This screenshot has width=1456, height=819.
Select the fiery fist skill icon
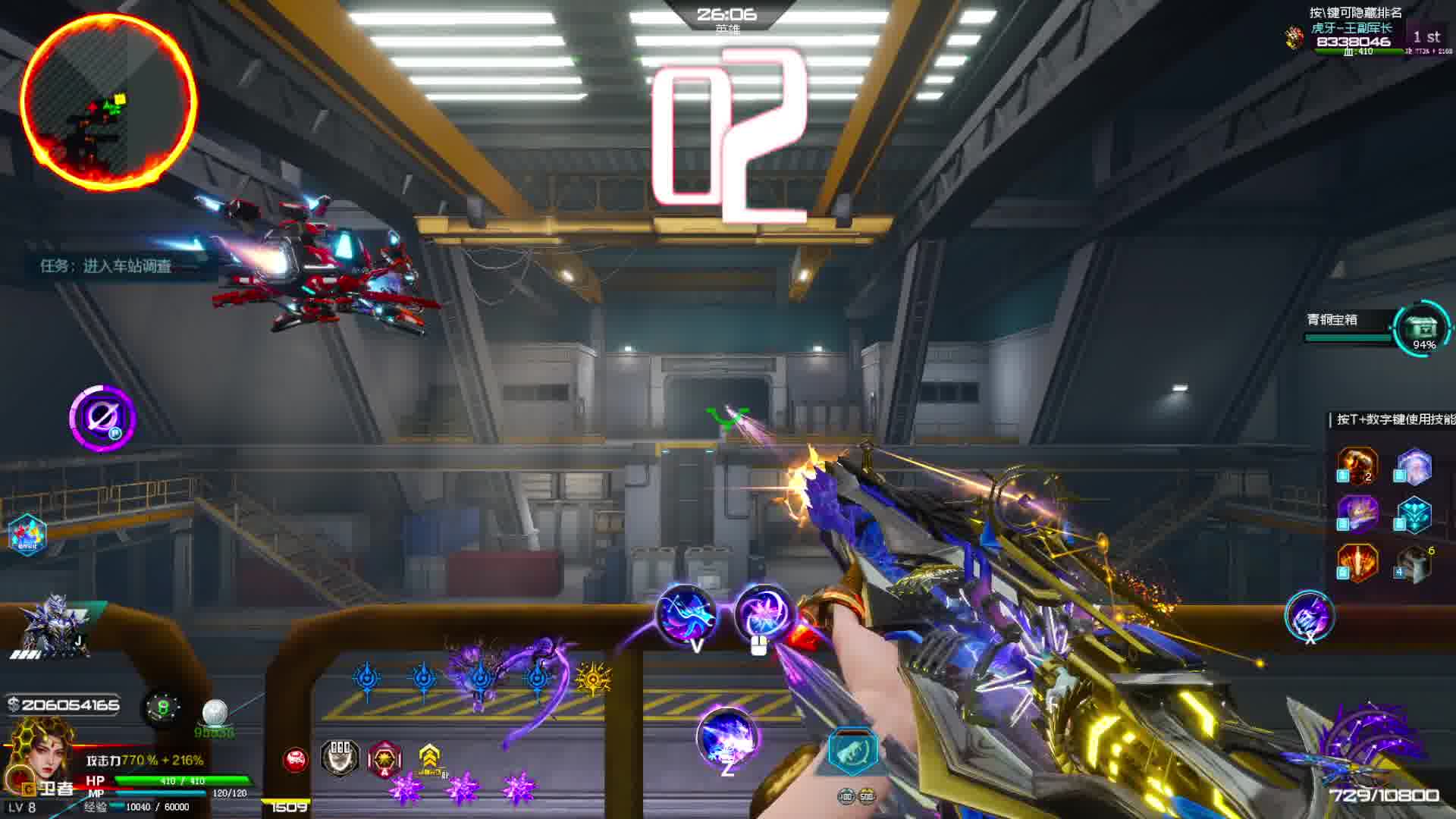[x=1357, y=465]
